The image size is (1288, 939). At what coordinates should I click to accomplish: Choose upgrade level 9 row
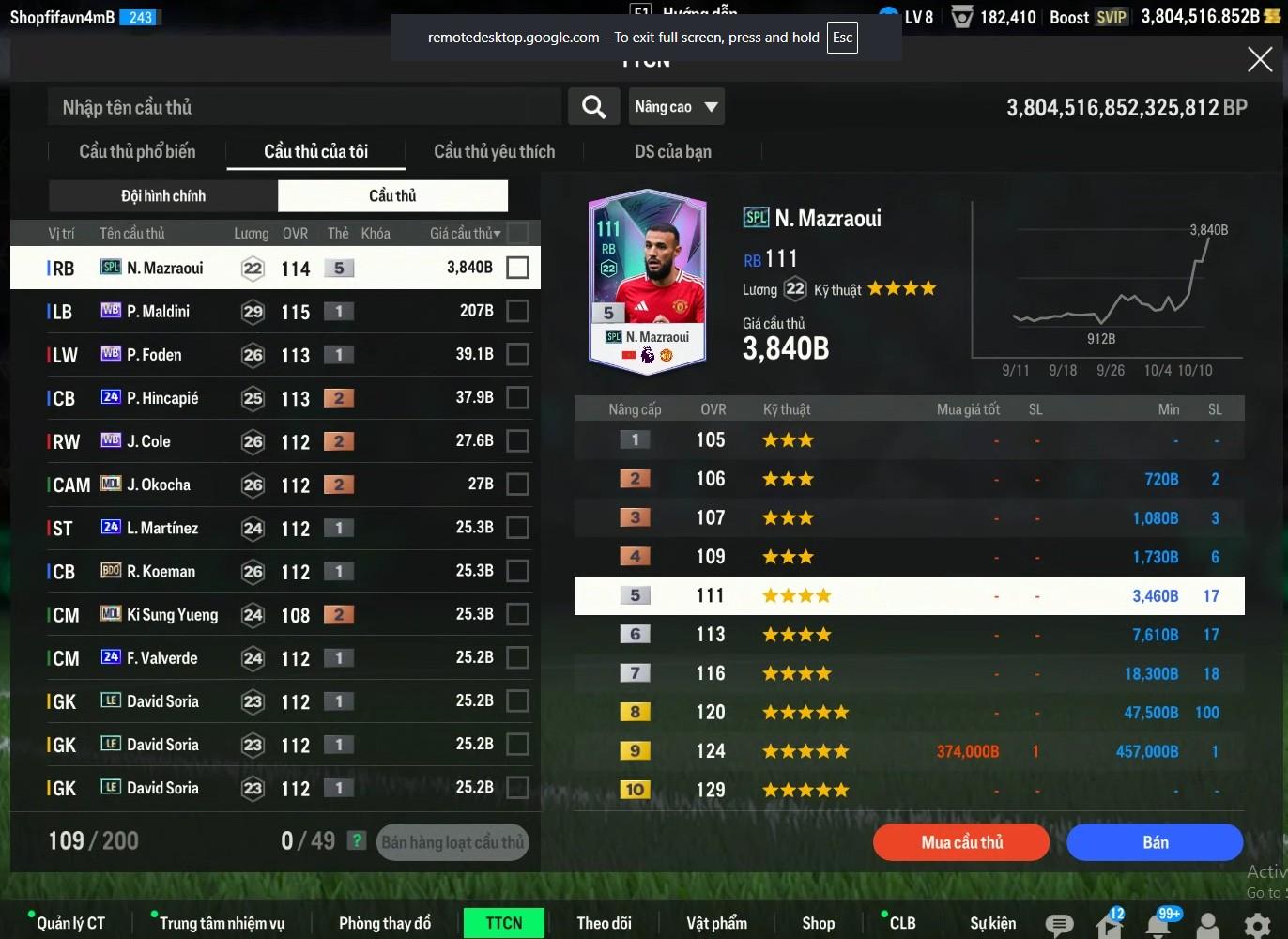click(x=909, y=751)
